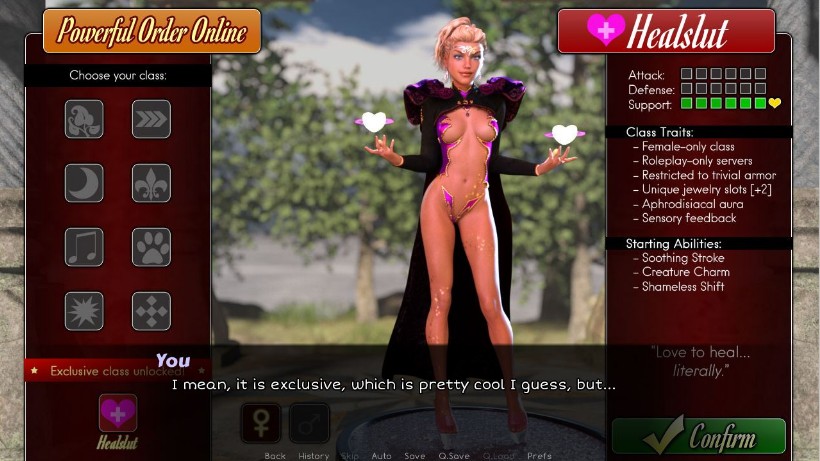
Task: Open the Save menu
Action: (x=415, y=456)
